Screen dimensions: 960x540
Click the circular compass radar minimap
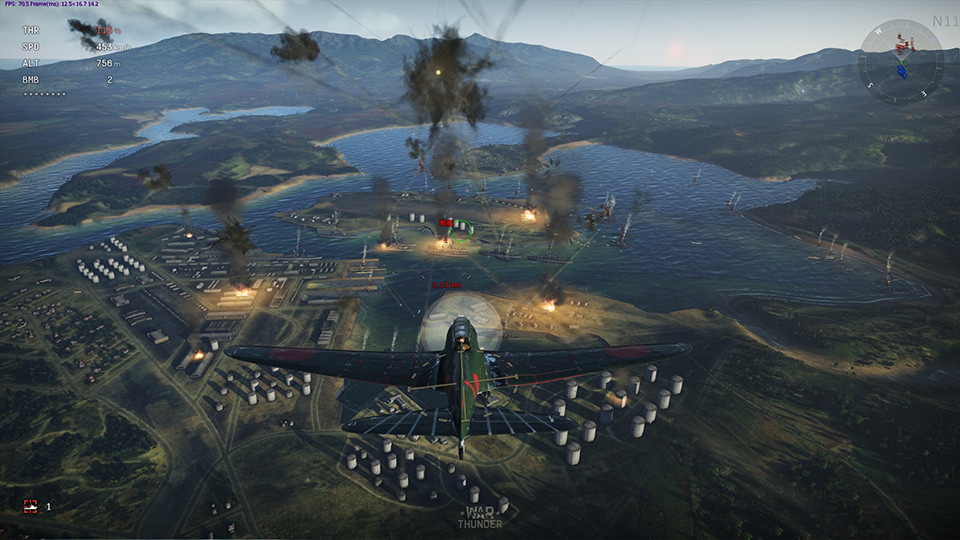[x=900, y=60]
